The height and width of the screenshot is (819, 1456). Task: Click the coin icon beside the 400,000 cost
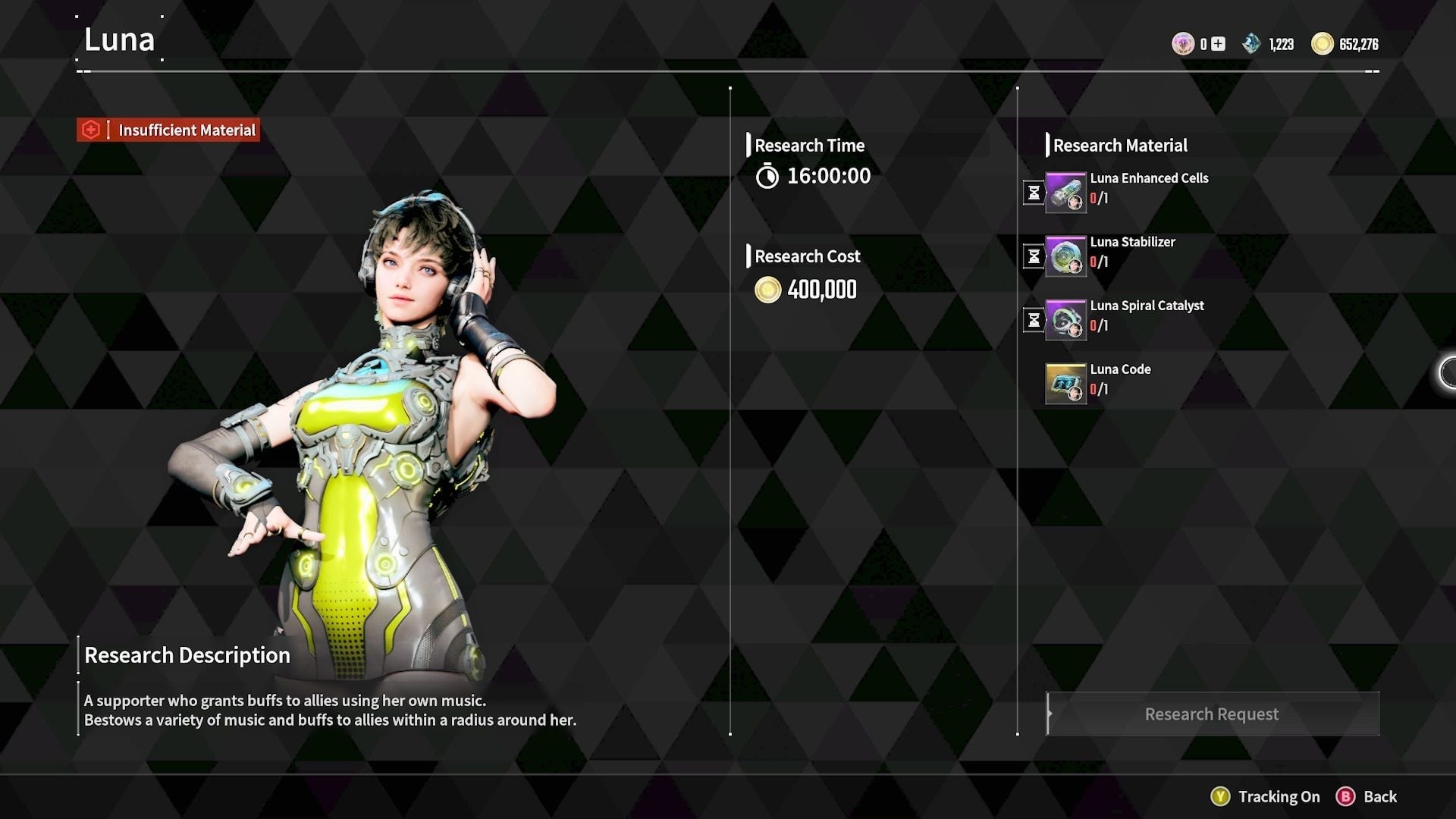[x=767, y=290]
